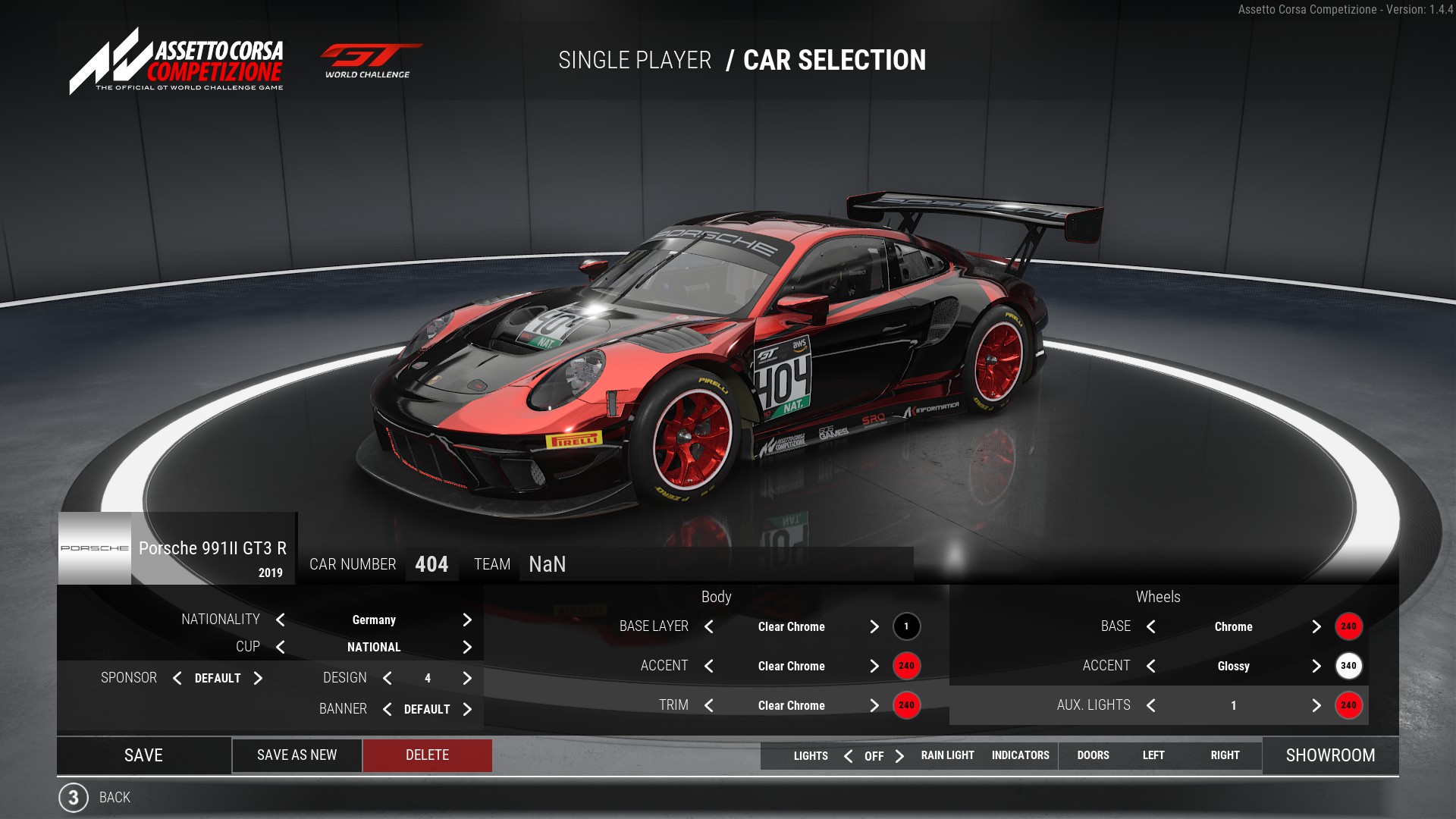Pick the body accent color swatch
Screen dimensions: 1456x819
pos(906,666)
